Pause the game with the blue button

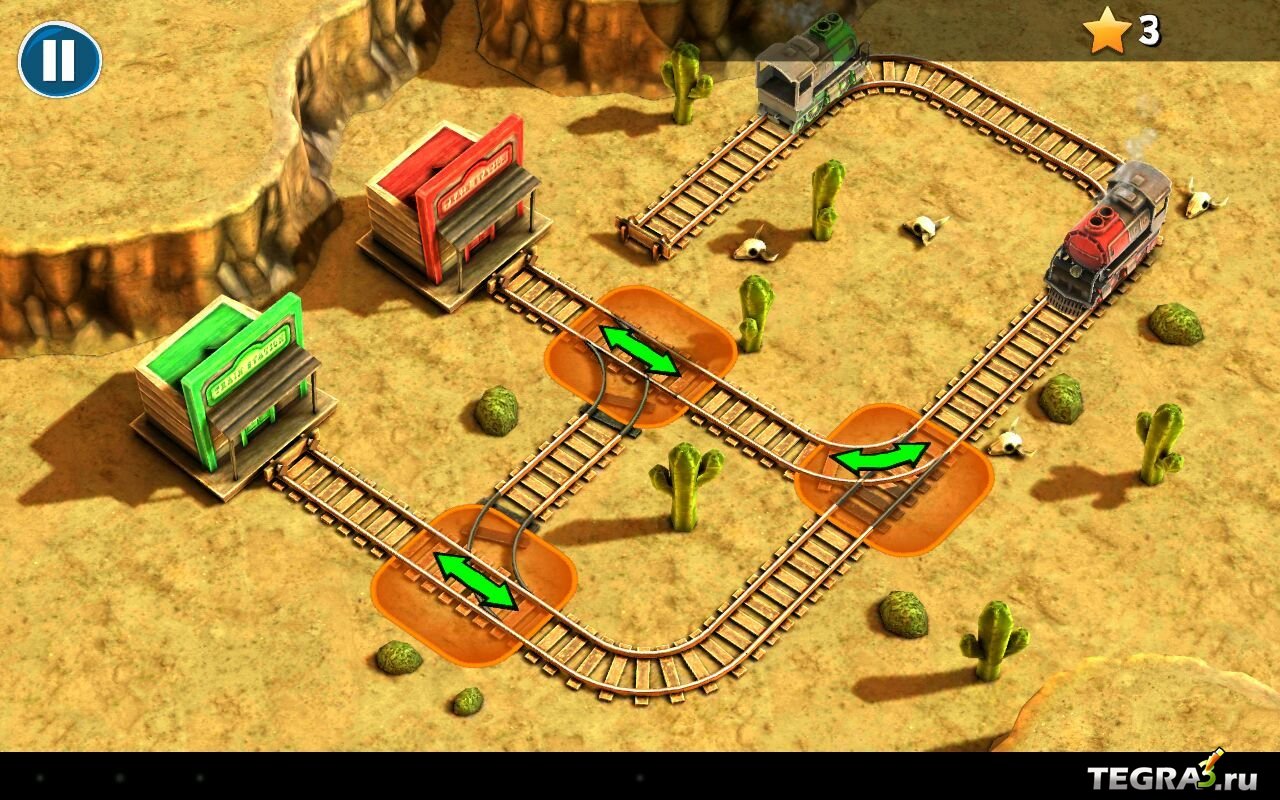pos(60,60)
